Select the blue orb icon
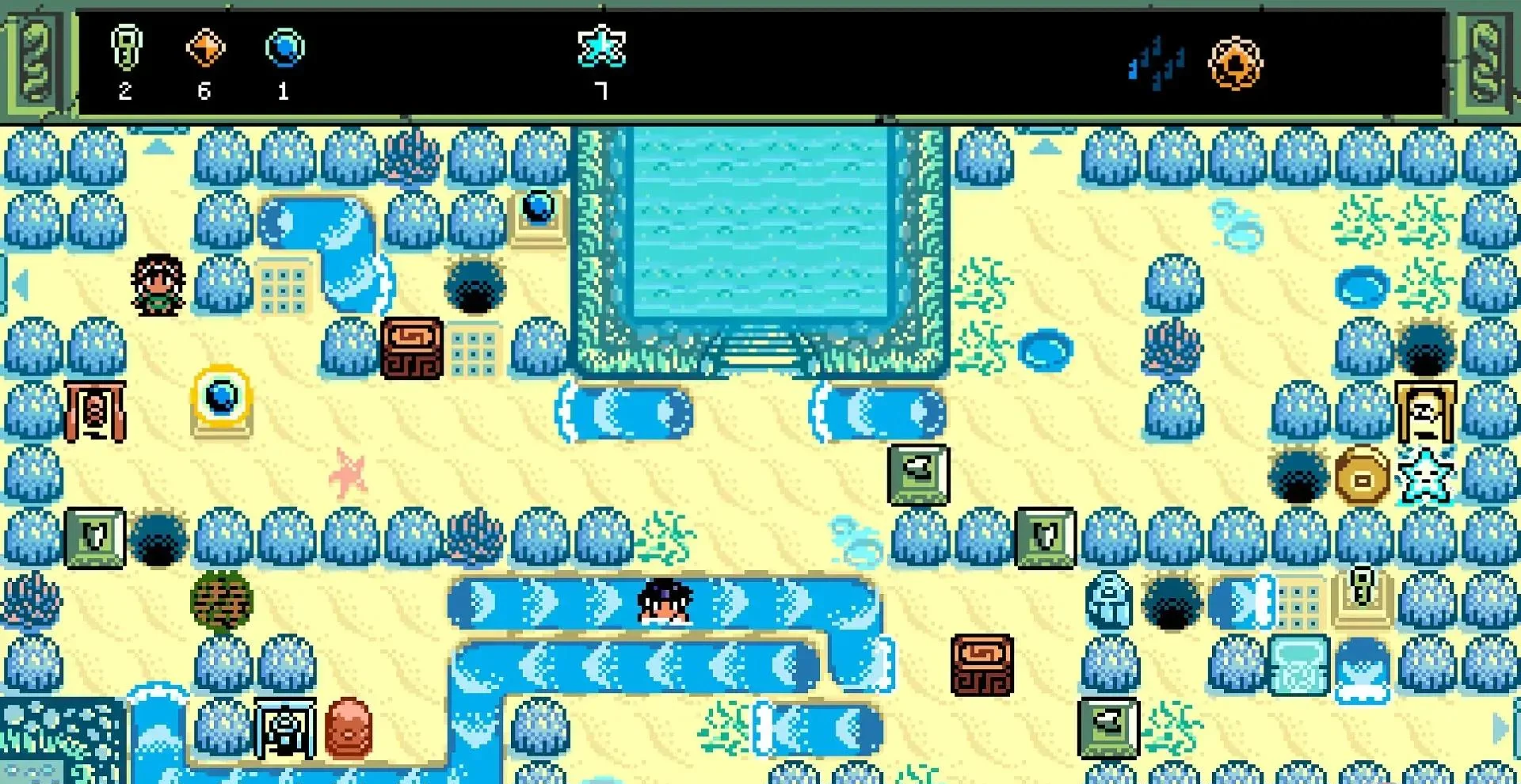This screenshot has width=1521, height=784. click(x=284, y=48)
